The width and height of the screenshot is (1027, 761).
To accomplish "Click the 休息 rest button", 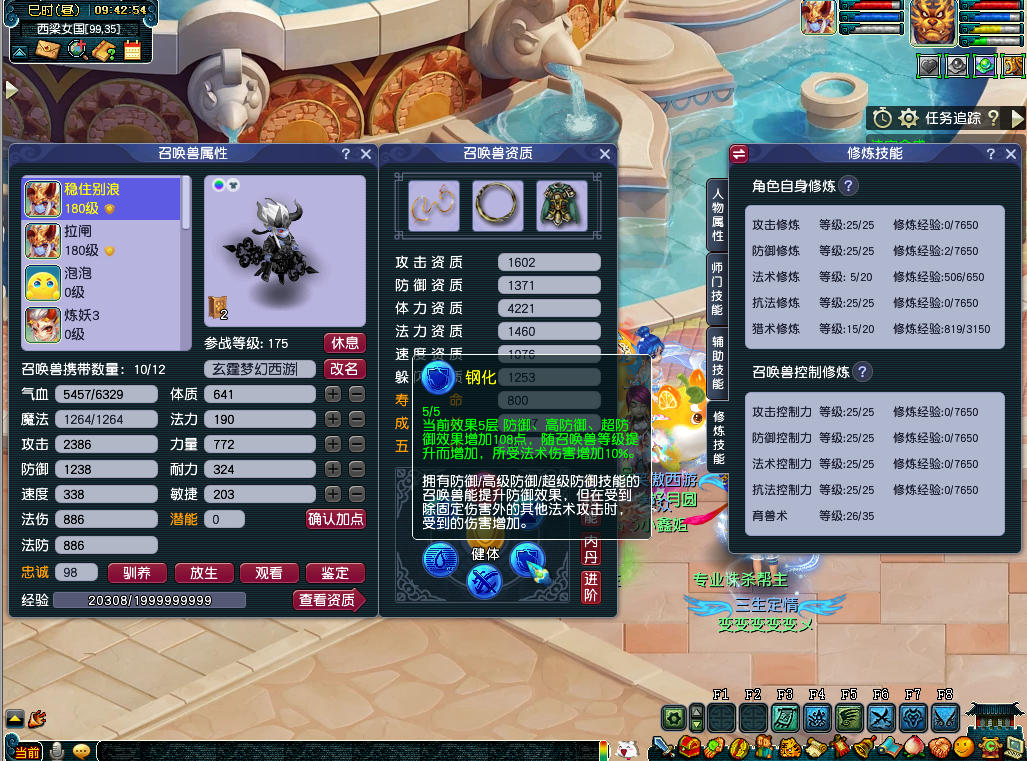I will [x=345, y=343].
